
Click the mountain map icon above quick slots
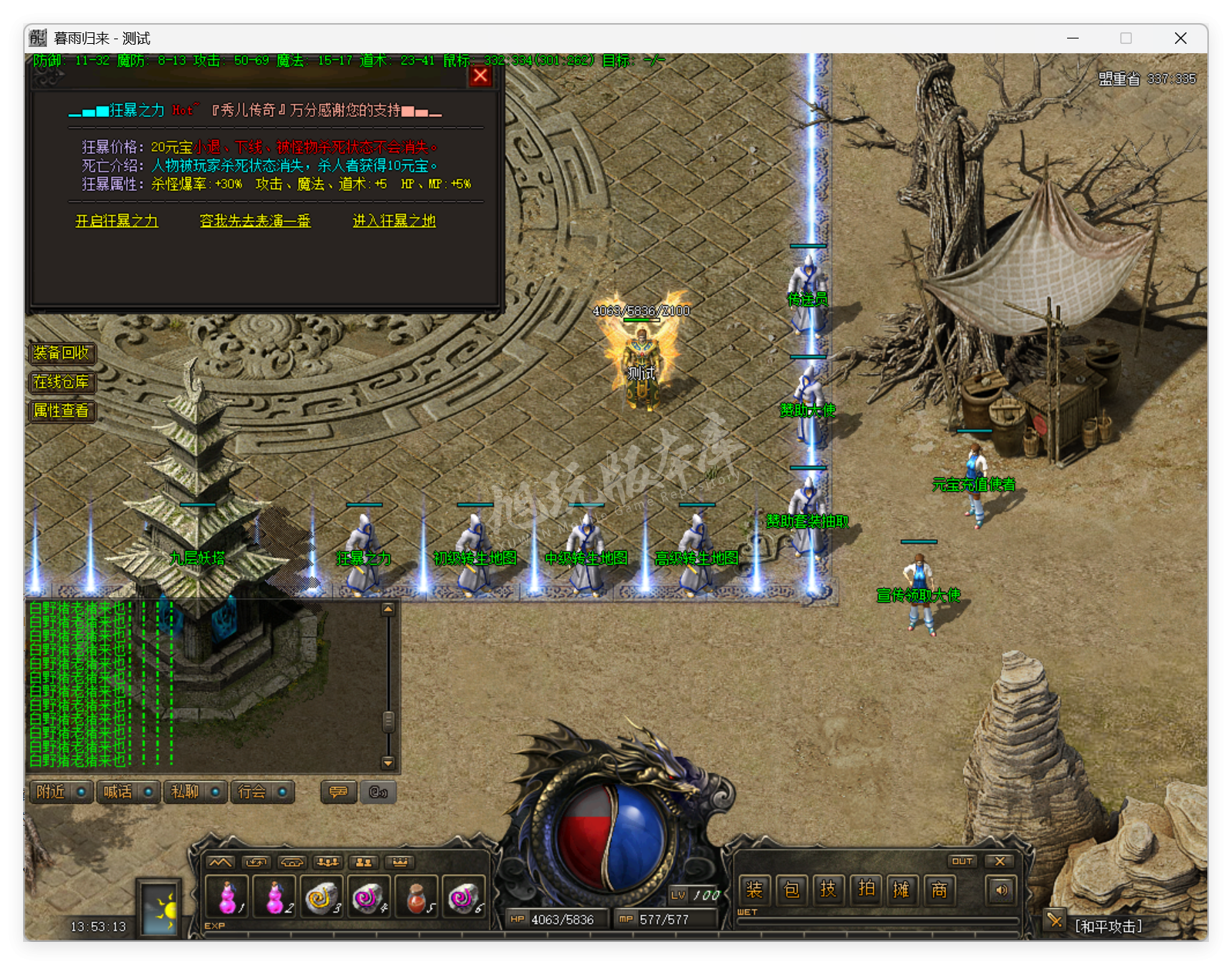pos(223,863)
